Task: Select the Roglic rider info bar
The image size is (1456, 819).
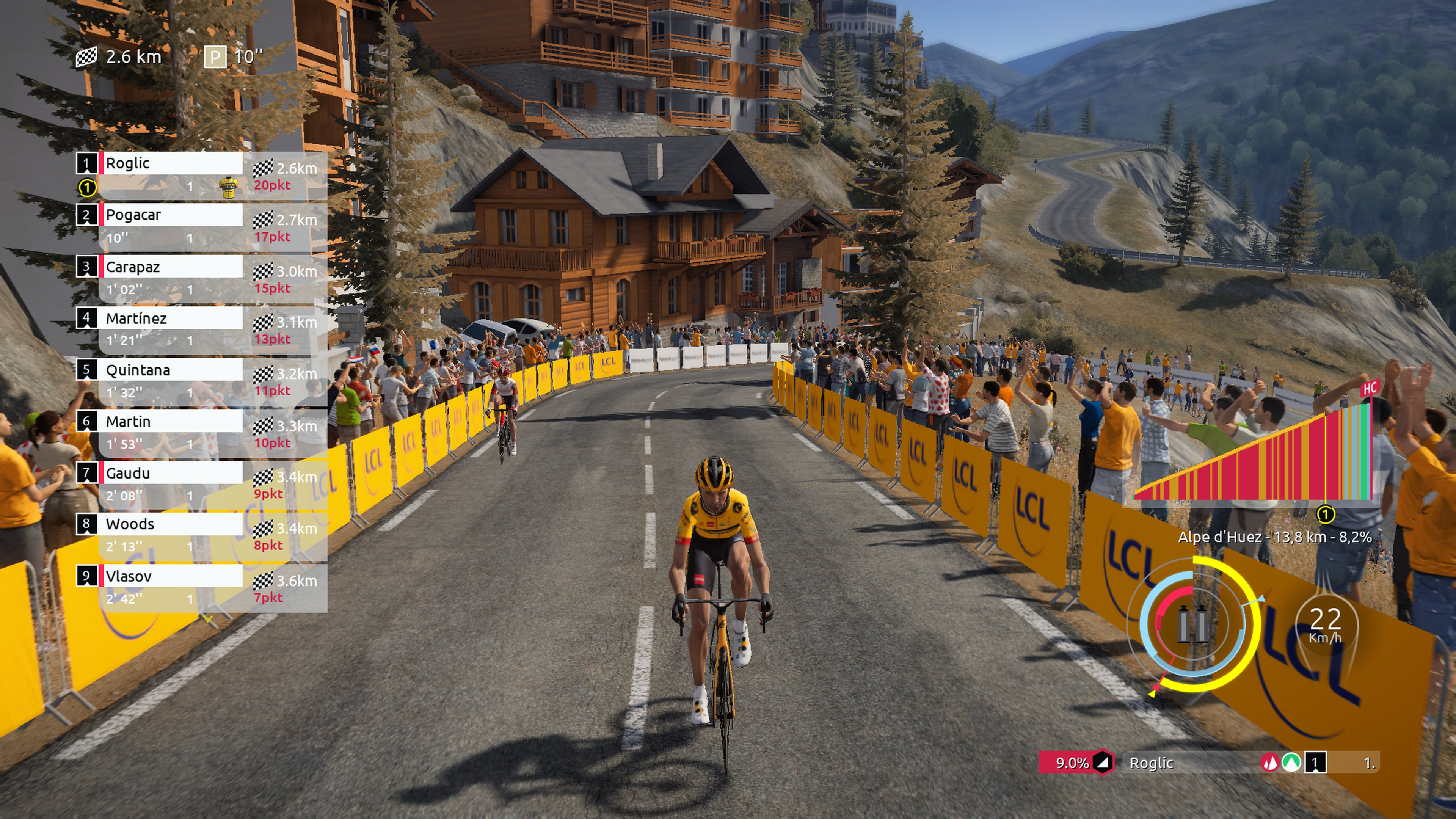Action: click(x=1187, y=763)
